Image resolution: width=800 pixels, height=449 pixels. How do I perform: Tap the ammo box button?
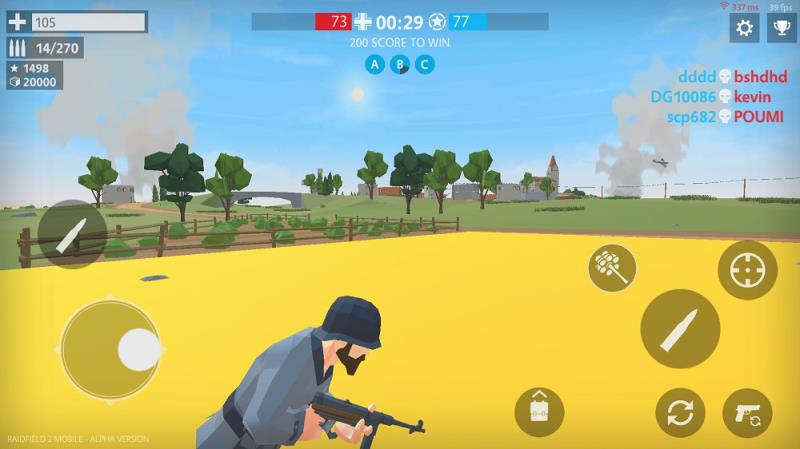tap(539, 412)
